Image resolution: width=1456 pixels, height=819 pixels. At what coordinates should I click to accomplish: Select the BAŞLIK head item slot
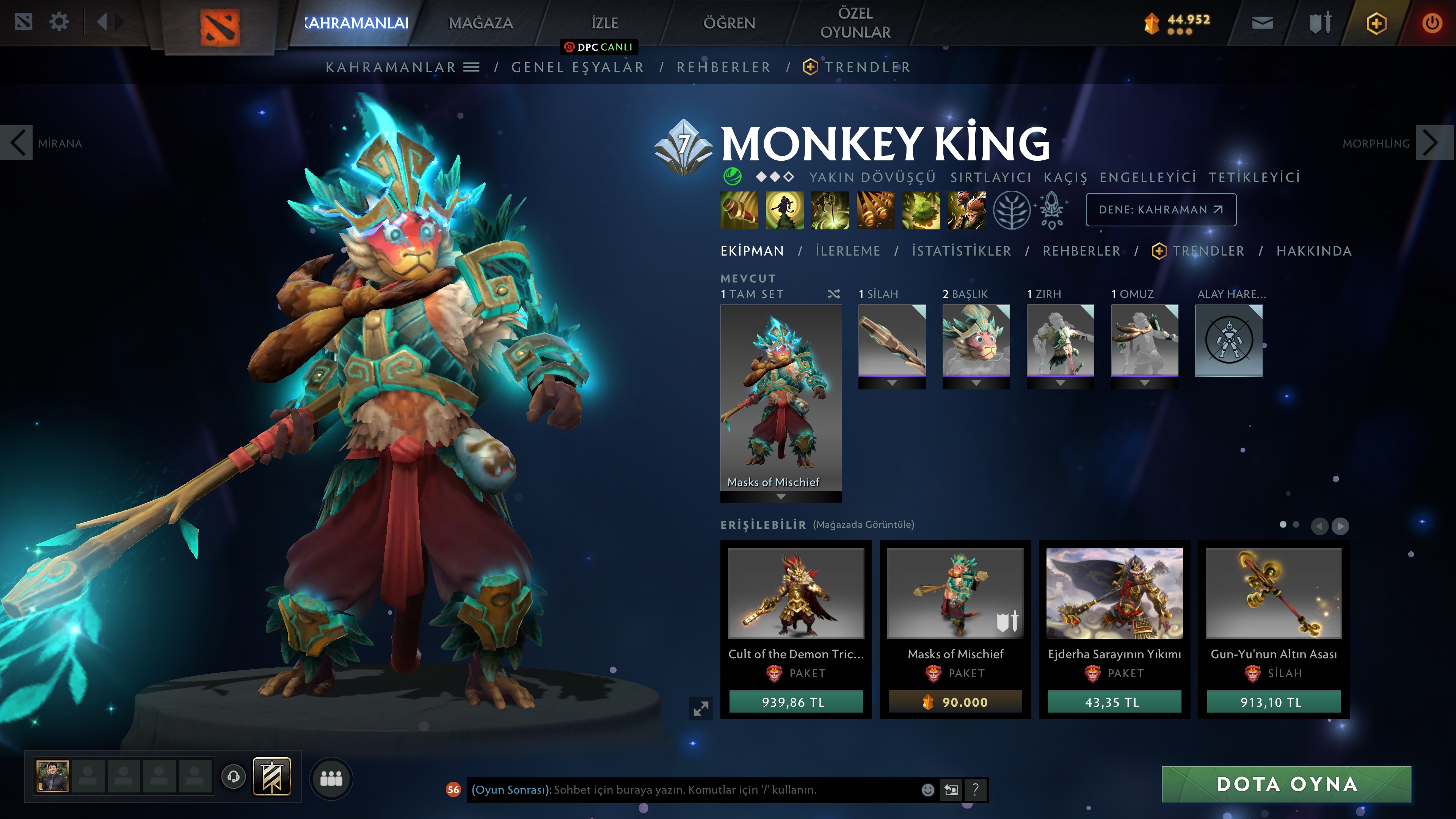(x=976, y=341)
